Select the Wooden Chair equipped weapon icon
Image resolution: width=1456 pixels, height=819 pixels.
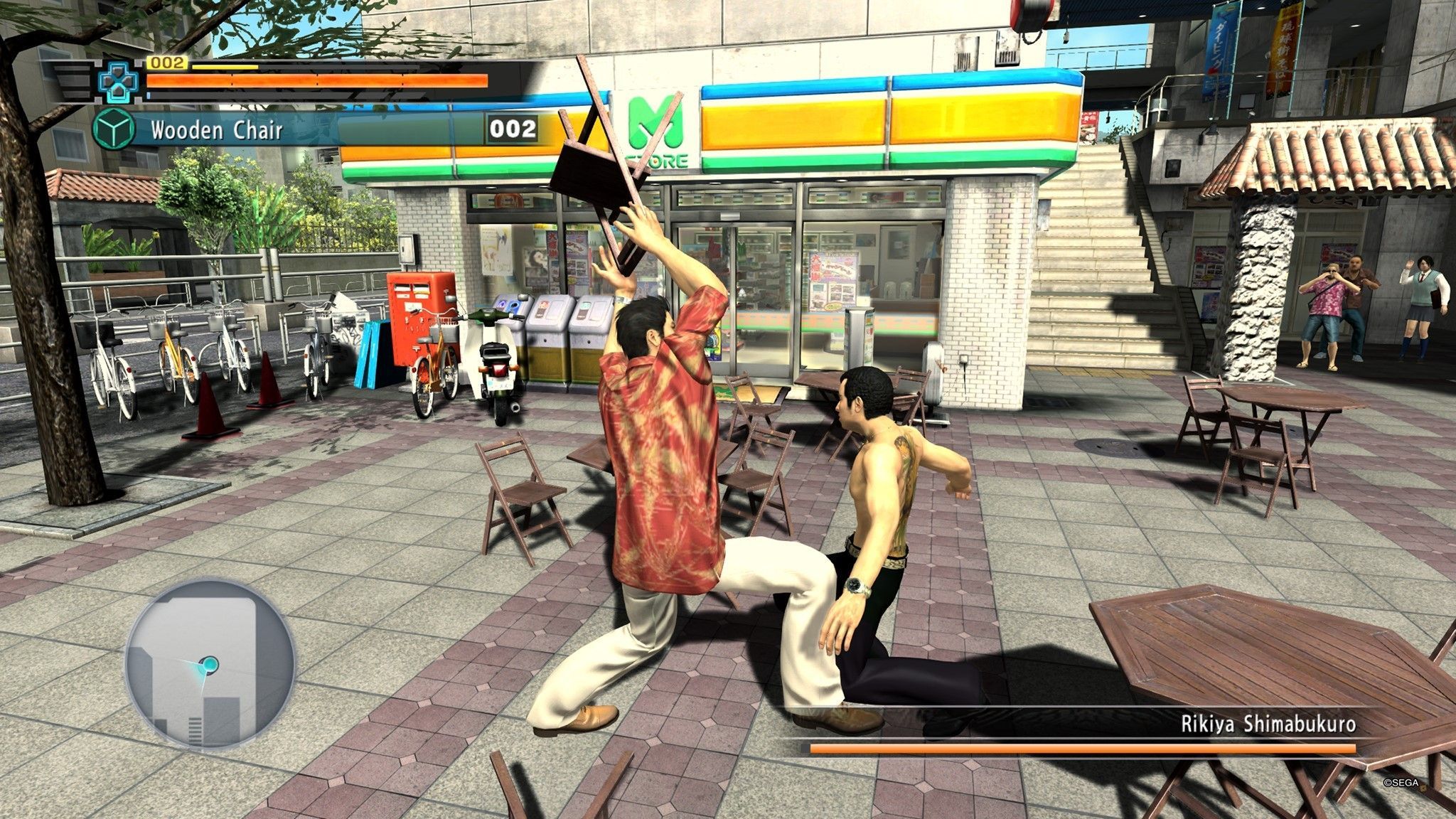click(113, 129)
